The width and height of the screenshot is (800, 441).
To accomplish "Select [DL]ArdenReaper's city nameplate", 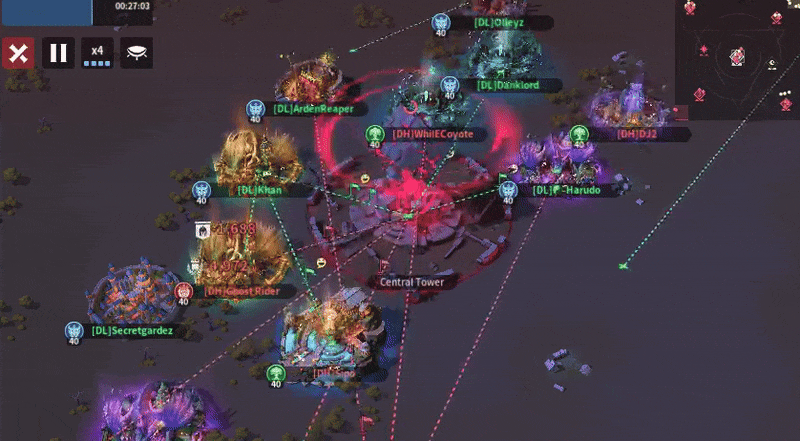I will 314,109.
